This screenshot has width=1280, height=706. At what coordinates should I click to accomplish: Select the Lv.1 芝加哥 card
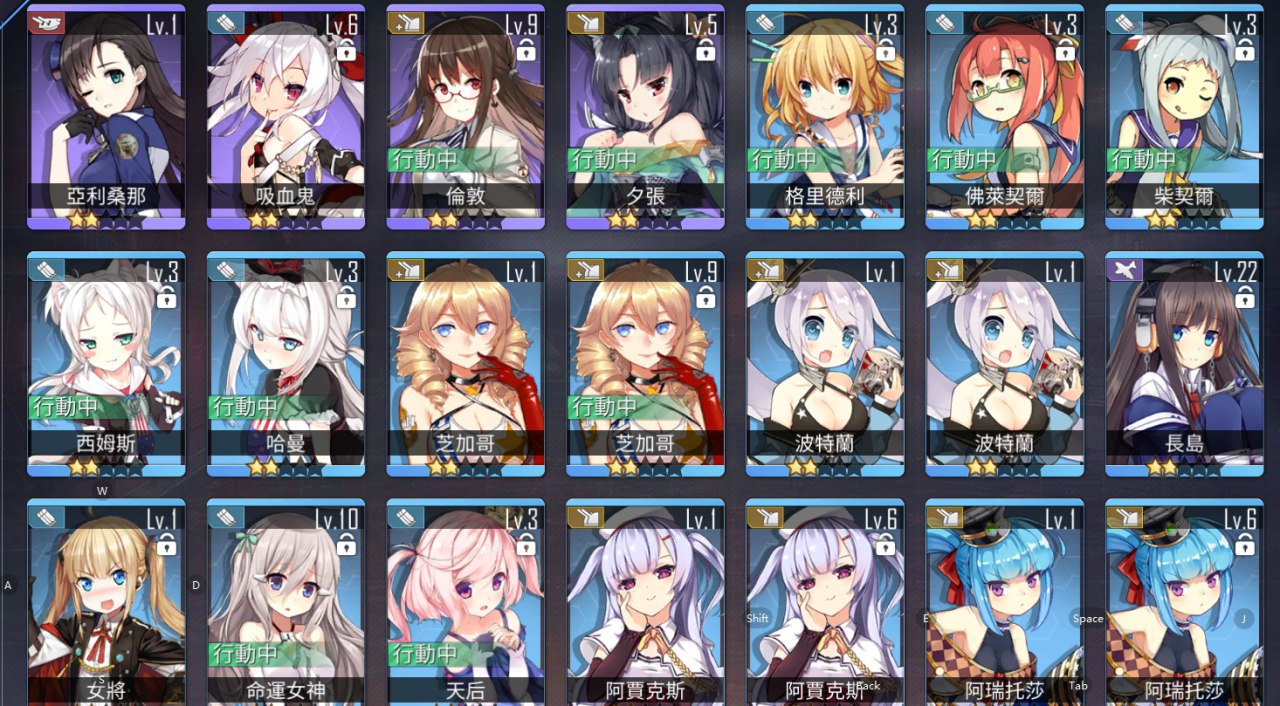(466, 360)
